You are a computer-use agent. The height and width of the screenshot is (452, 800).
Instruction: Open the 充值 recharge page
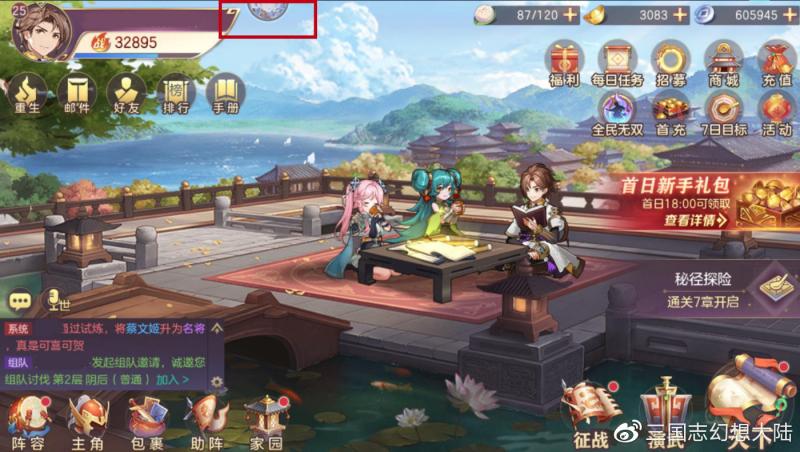tap(775, 61)
